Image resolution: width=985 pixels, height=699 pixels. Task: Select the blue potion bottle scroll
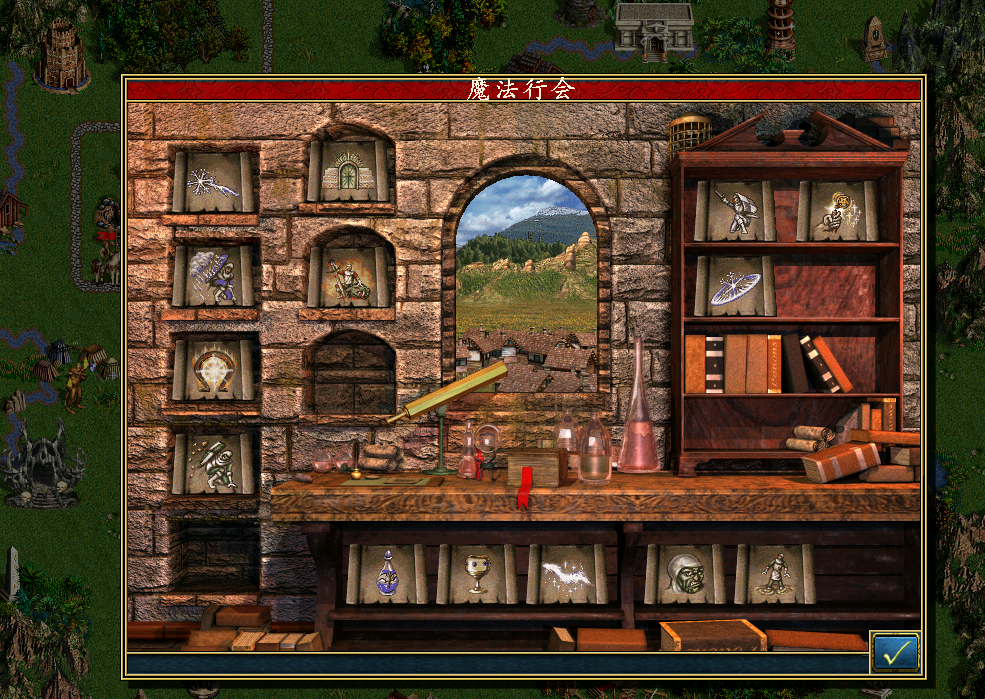[x=387, y=574]
